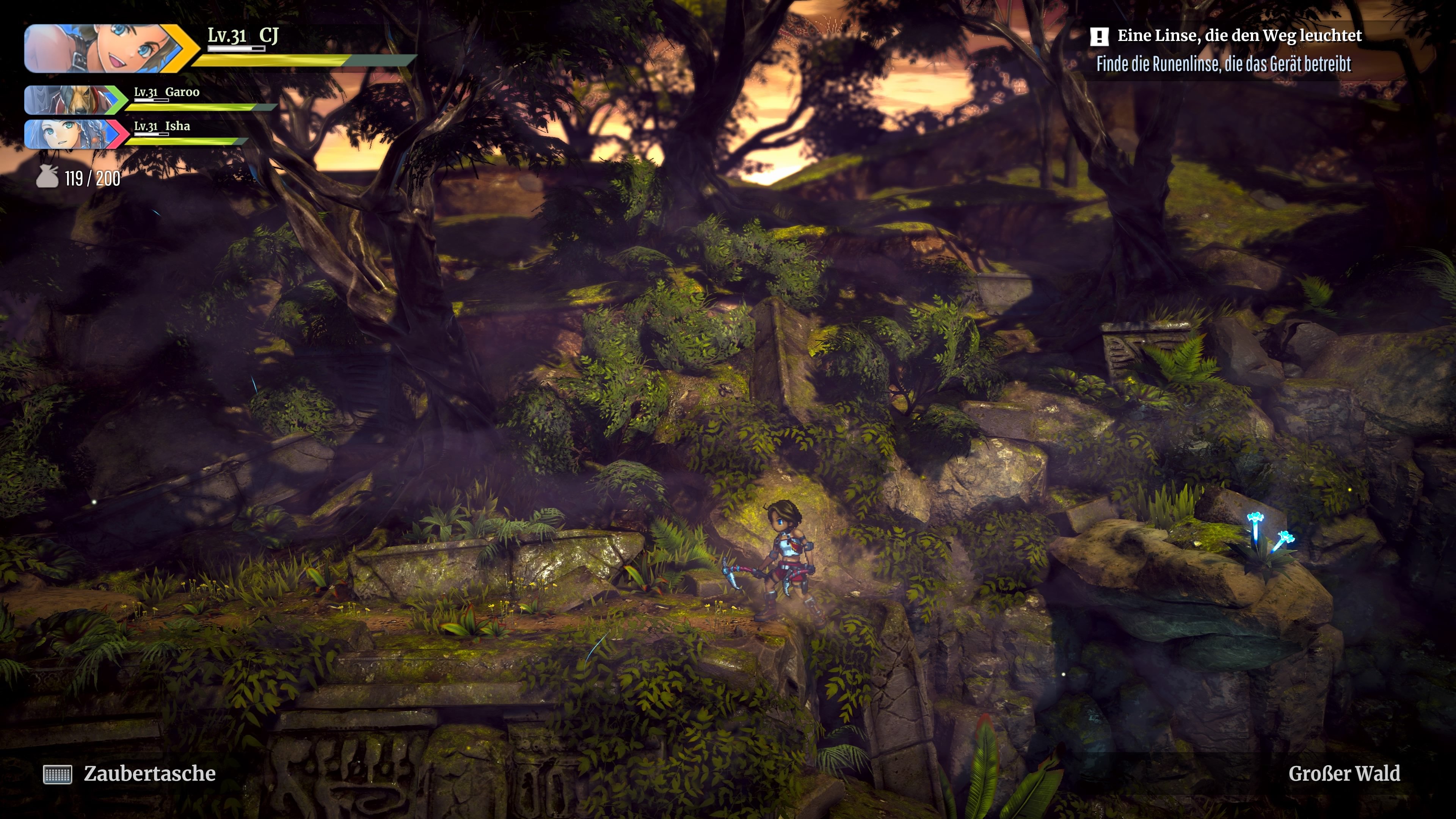Click the inventory sack icon
1456x819 pixels.
click(47, 177)
